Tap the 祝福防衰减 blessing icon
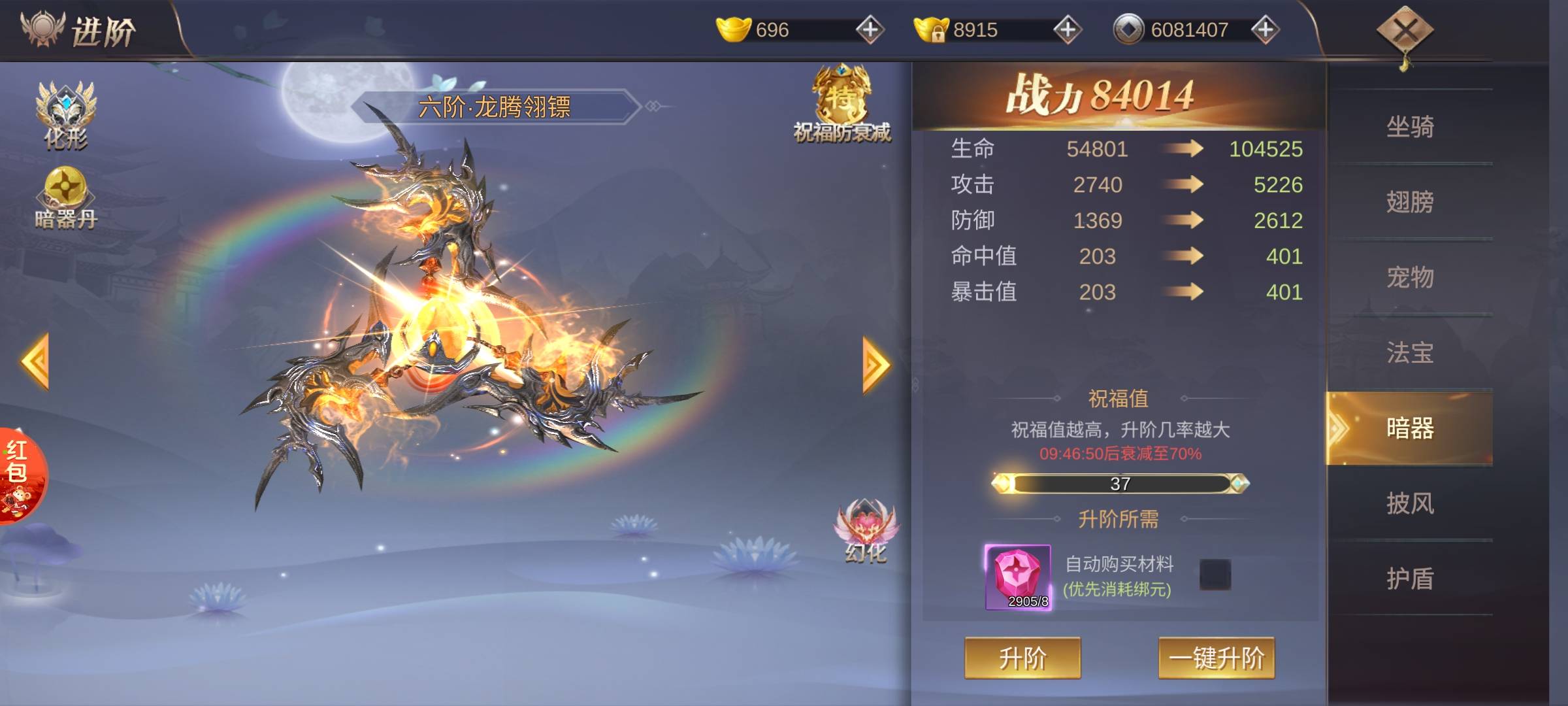This screenshot has height=706, width=1568. click(x=841, y=105)
